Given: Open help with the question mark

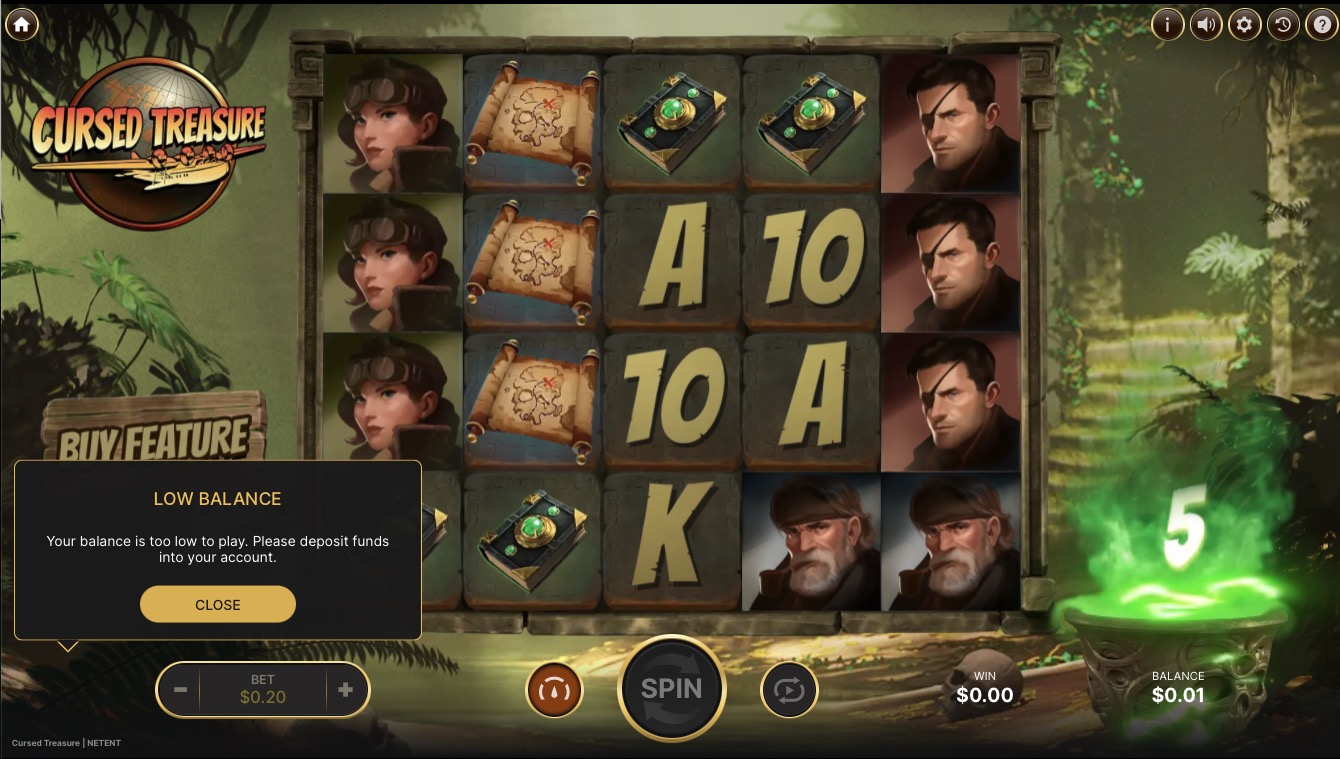Looking at the screenshot, I should (1321, 24).
